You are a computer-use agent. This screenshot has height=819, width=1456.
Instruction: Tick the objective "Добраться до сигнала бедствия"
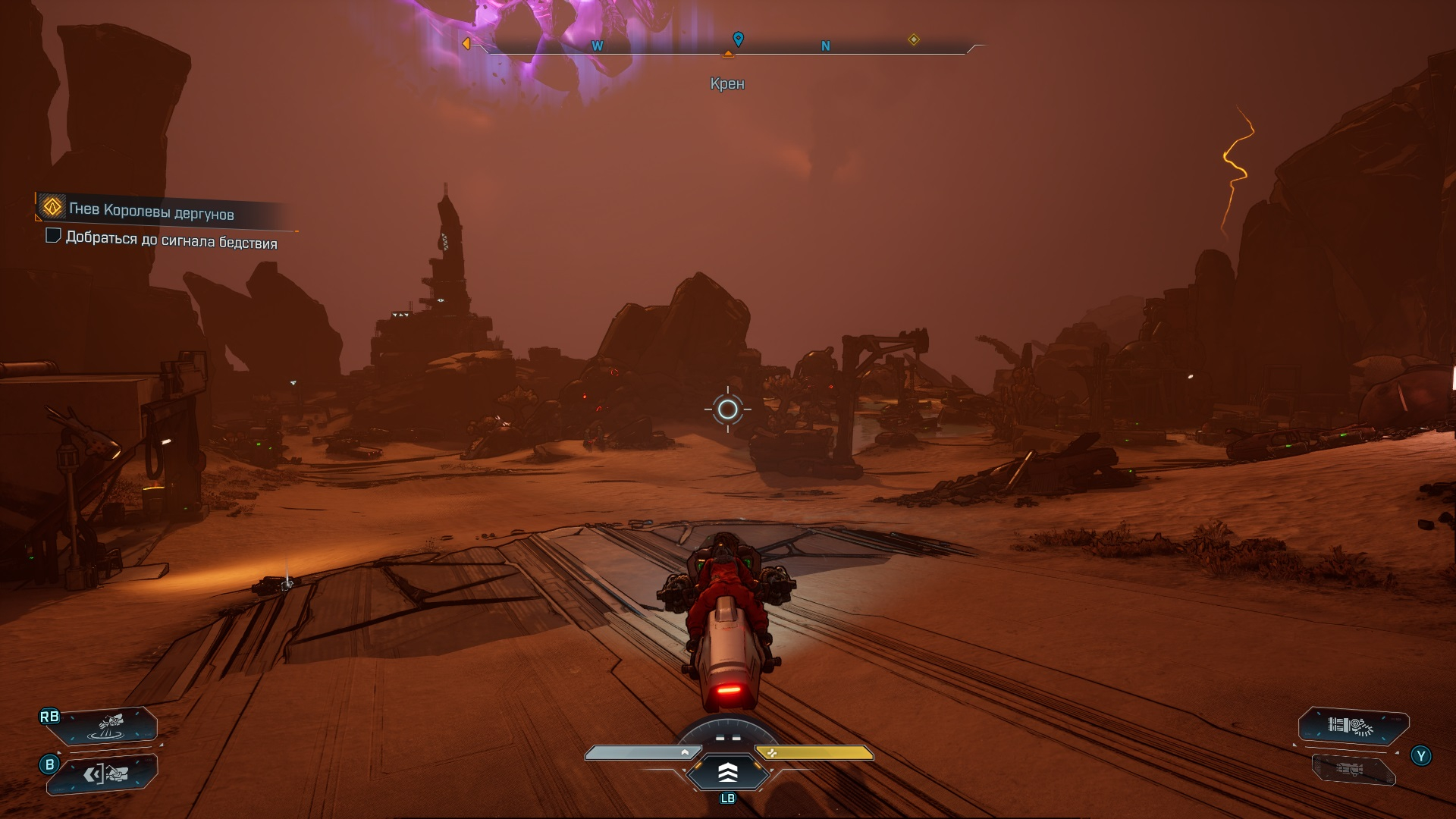point(53,236)
